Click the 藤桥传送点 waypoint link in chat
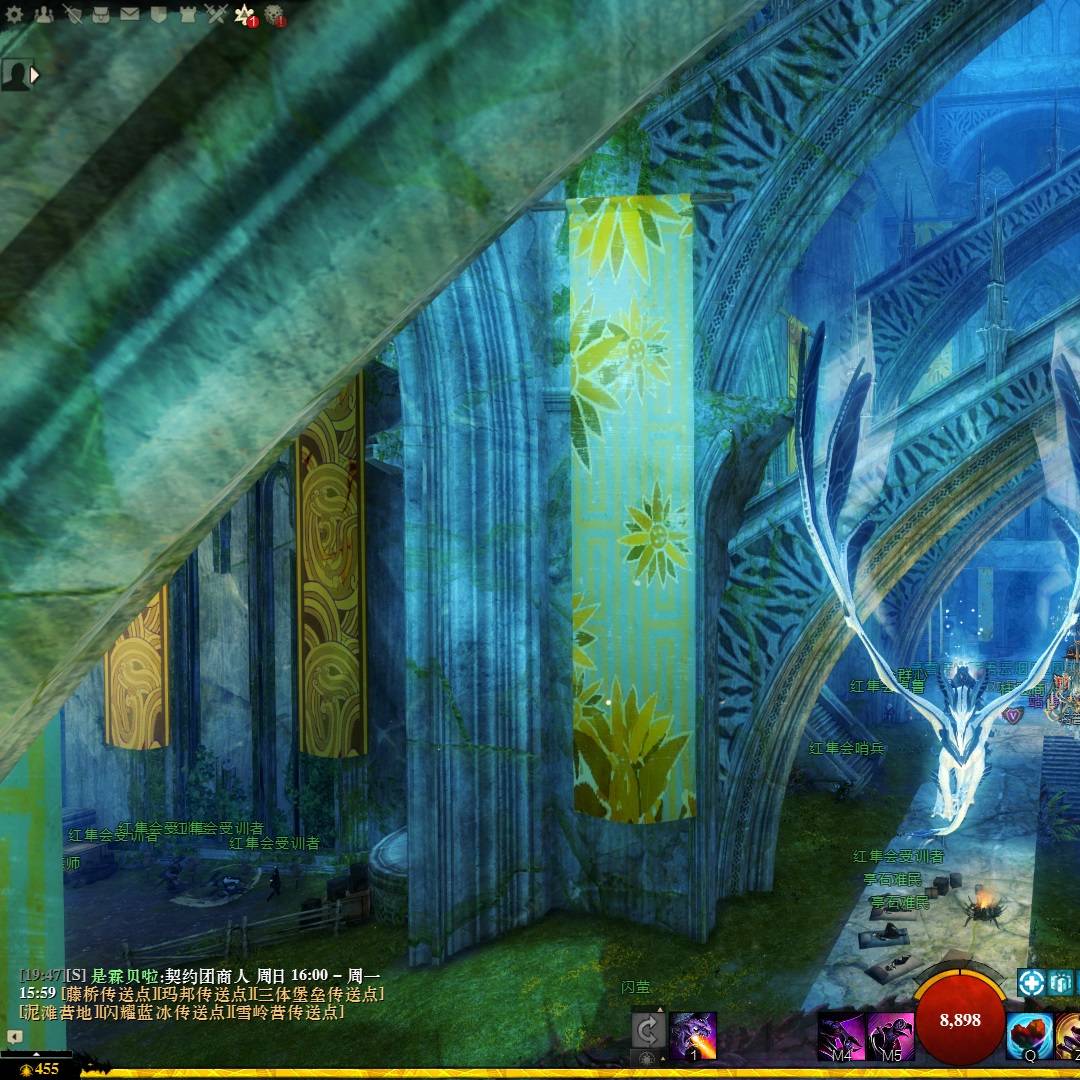1080x1080 pixels. coord(110,994)
